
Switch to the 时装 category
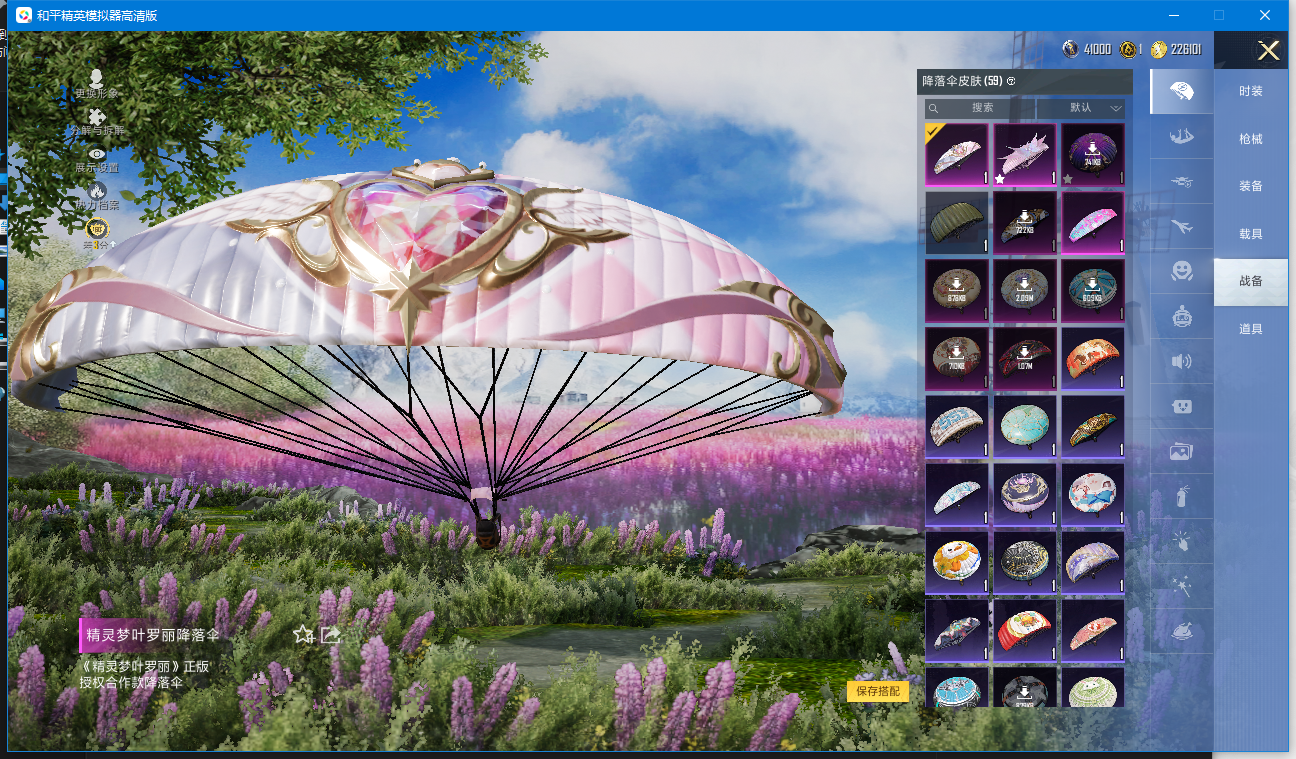click(1250, 91)
